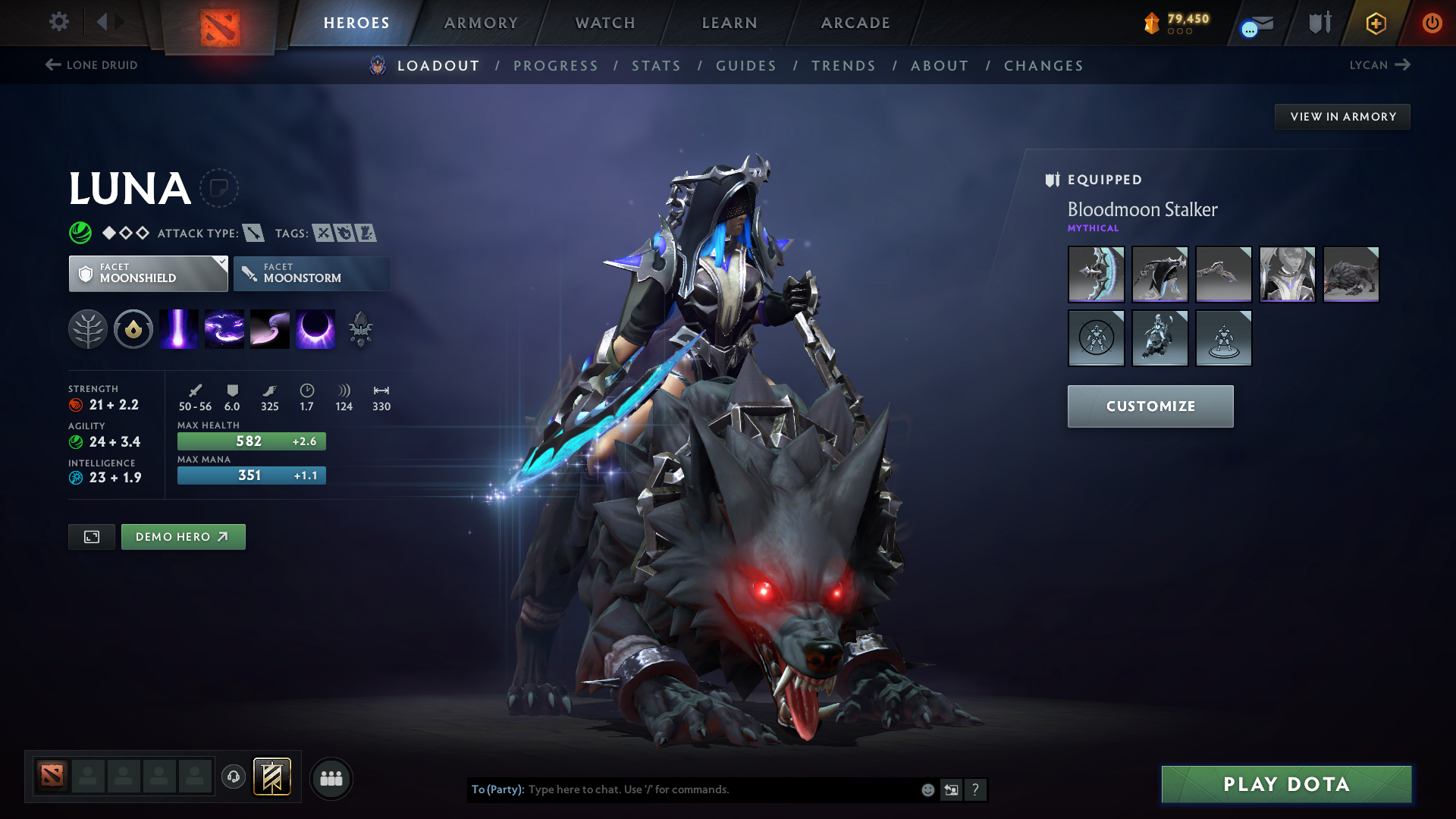View the Eclipse ability icon
This screenshot has height=819, width=1456.
[315, 328]
